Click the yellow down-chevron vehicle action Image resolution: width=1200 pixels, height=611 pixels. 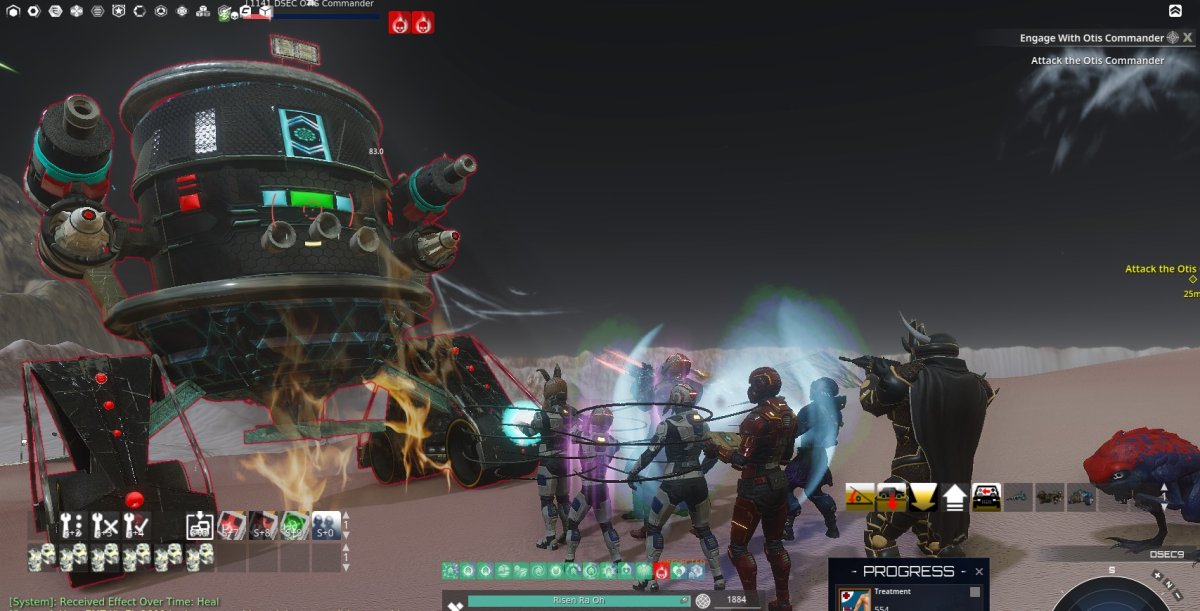(922, 497)
